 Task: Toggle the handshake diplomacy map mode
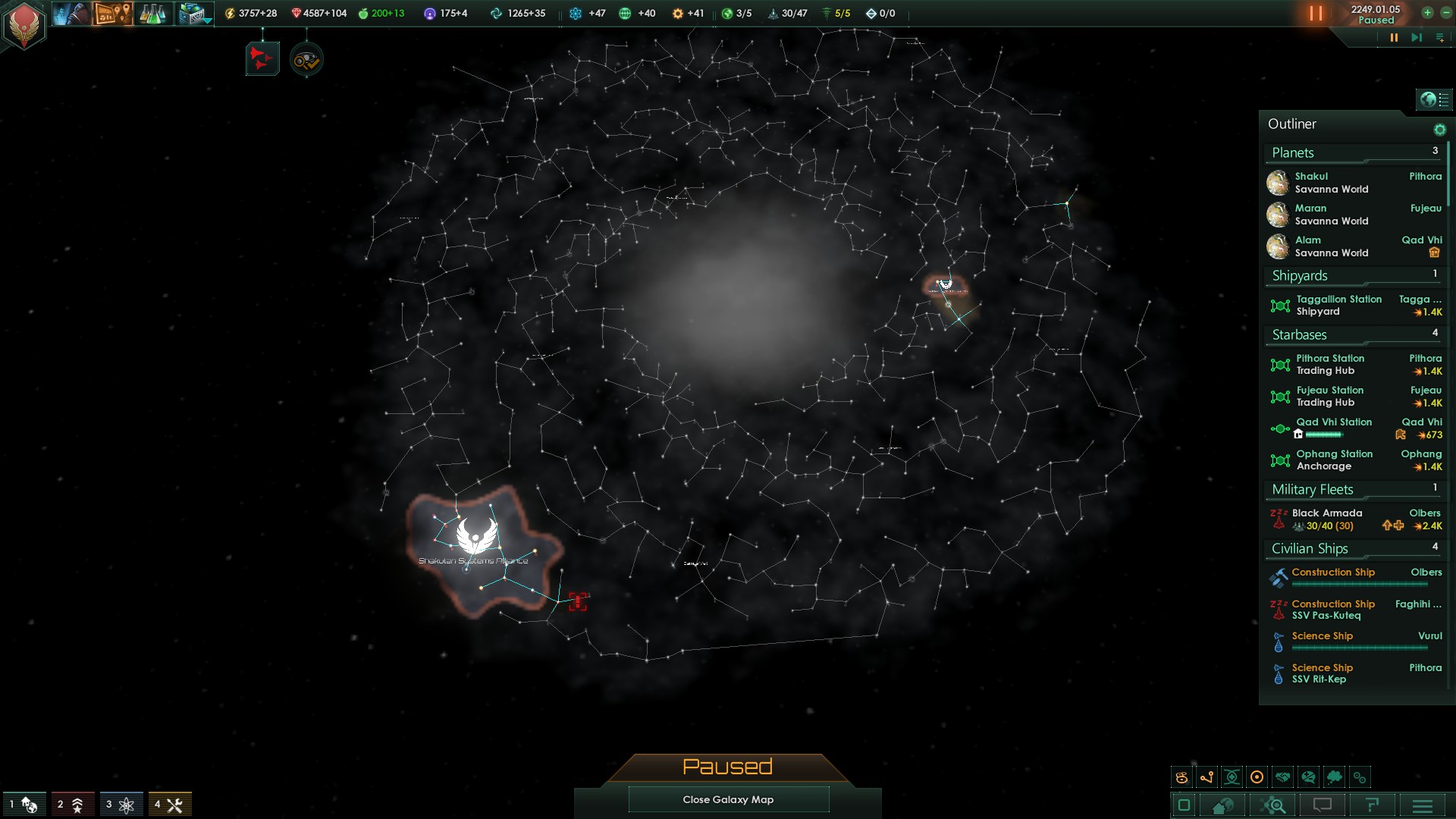[1282, 777]
